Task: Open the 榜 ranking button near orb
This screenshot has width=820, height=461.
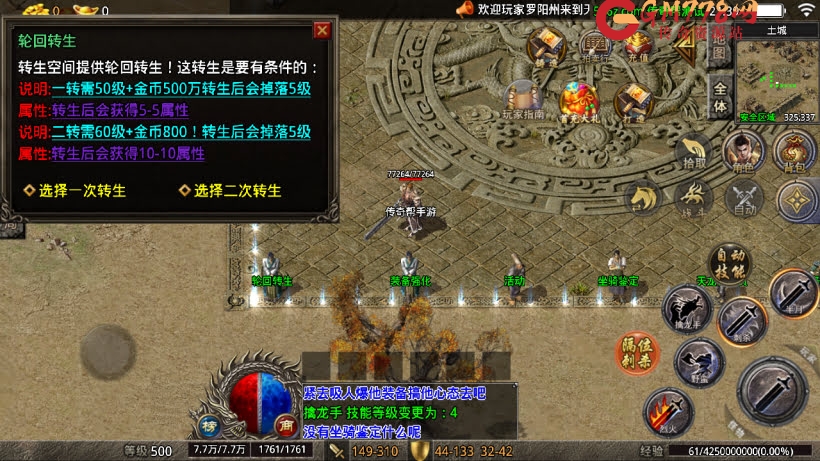Action: tap(210, 424)
